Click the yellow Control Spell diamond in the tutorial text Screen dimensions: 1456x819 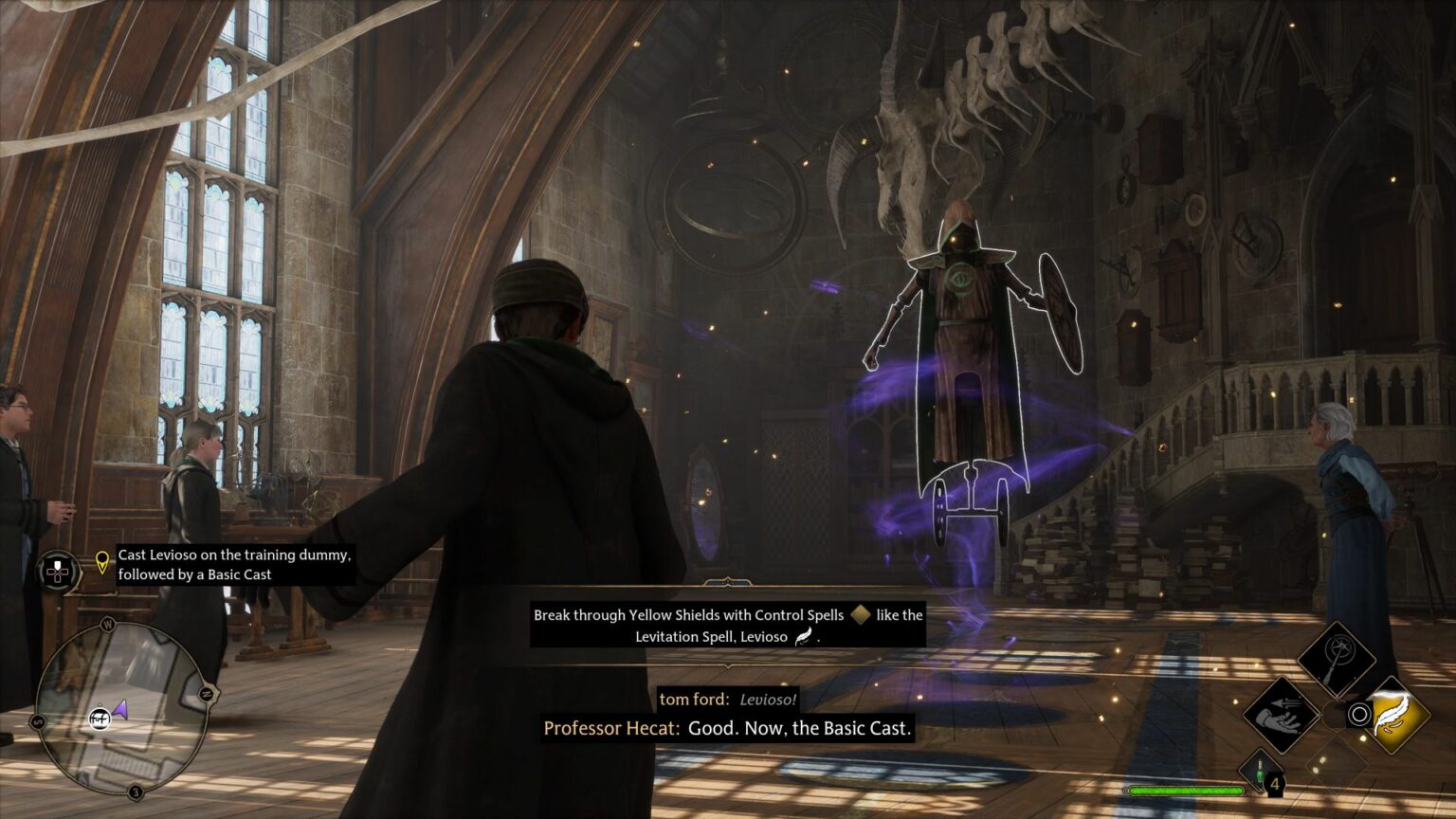[x=863, y=615]
